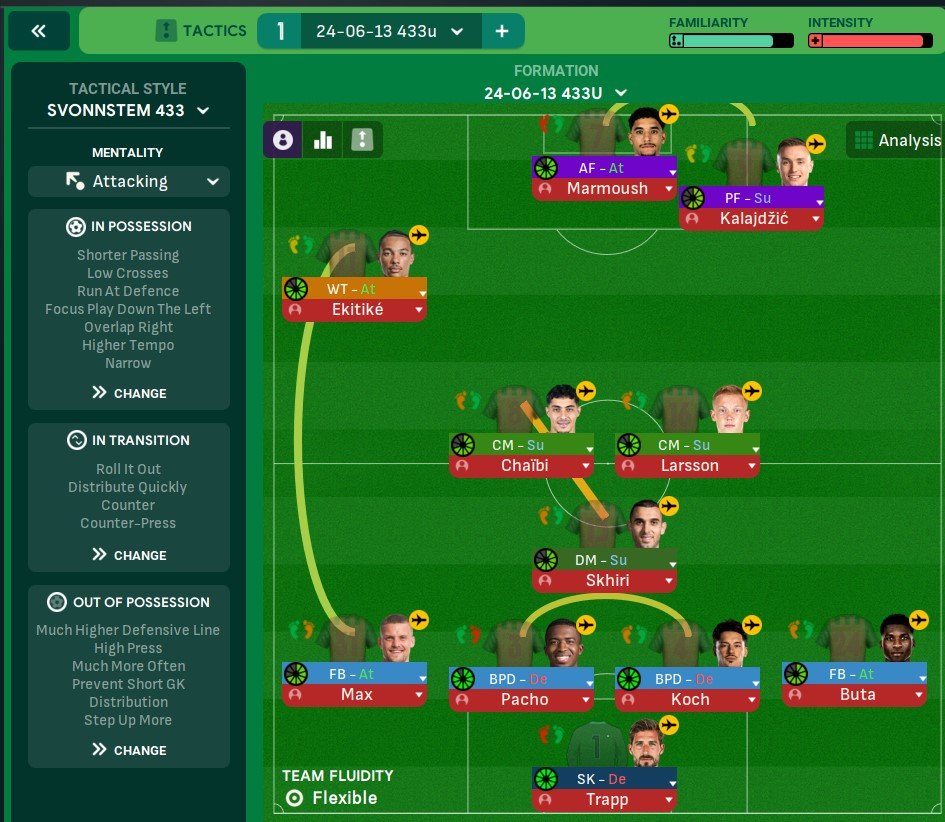Select striker Marmoush on the pitch
Image resolution: width=945 pixels, height=822 pixels.
pyautogui.click(x=606, y=189)
